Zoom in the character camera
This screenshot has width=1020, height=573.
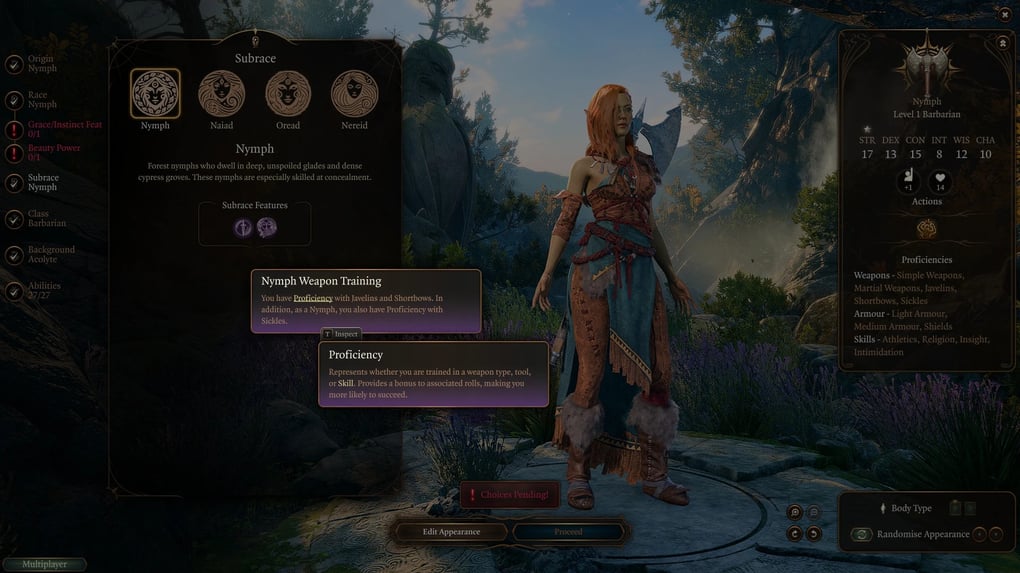pos(795,512)
